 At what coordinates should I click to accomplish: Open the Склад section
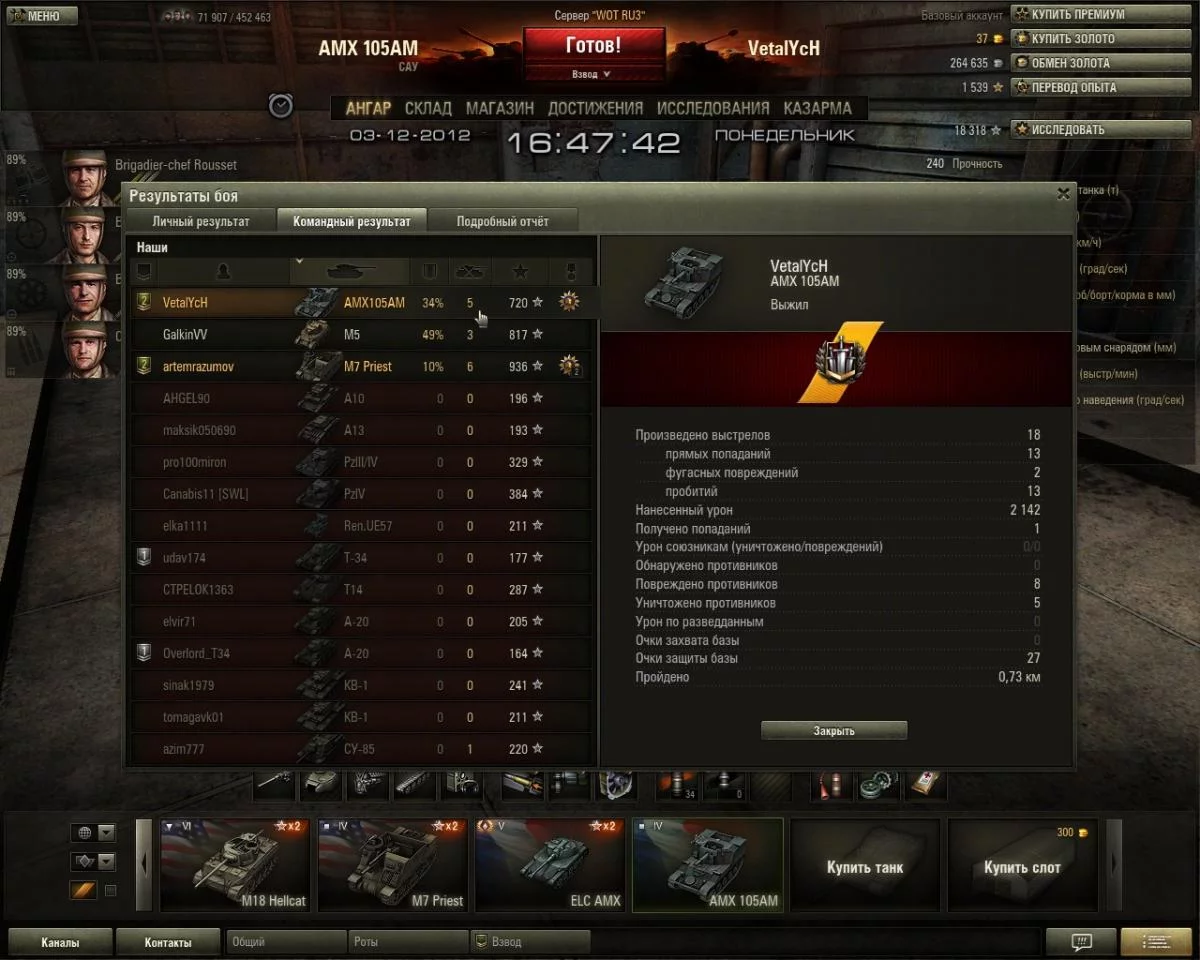coord(428,108)
